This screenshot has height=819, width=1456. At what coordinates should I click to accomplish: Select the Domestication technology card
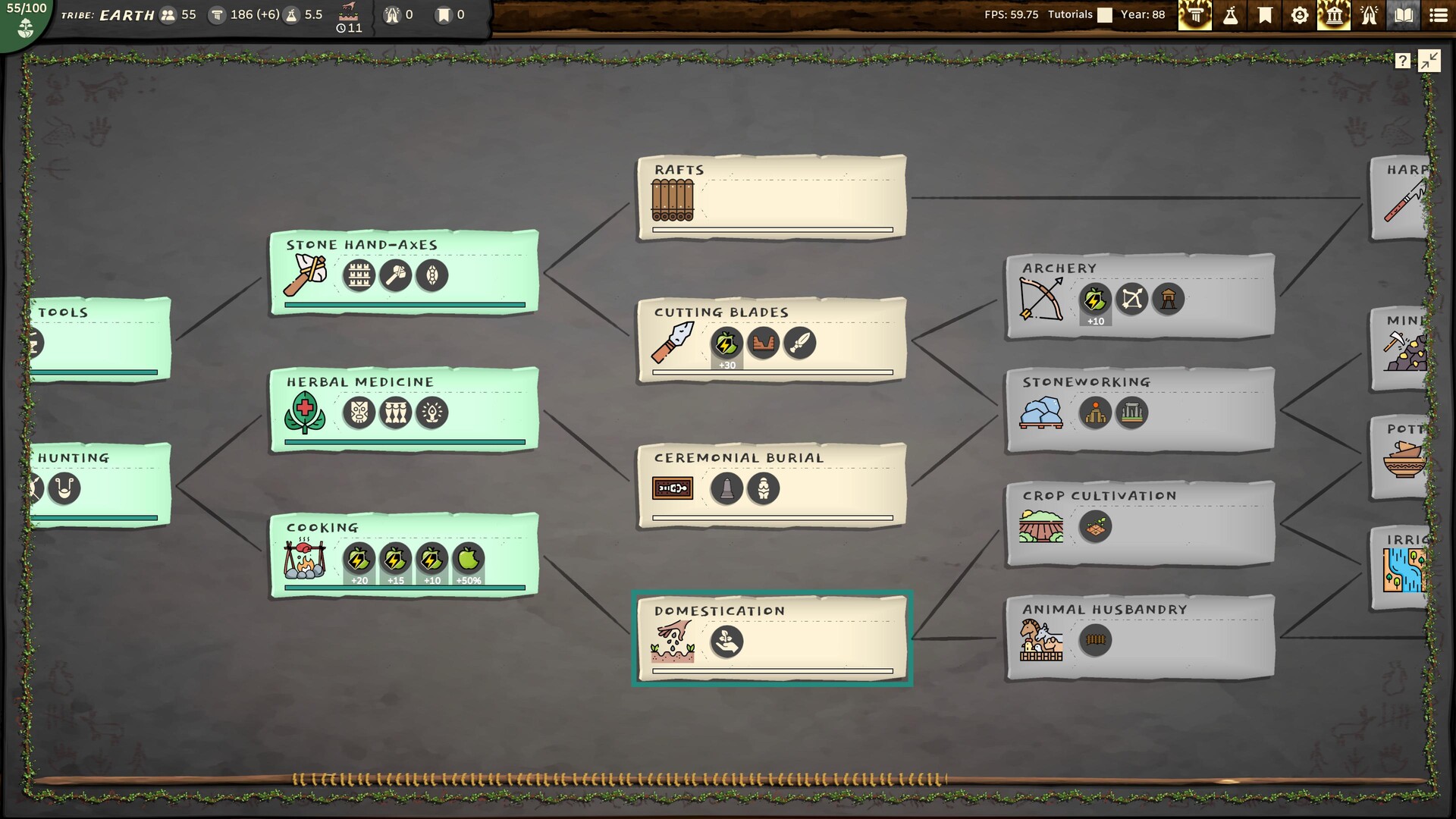pyautogui.click(x=772, y=638)
